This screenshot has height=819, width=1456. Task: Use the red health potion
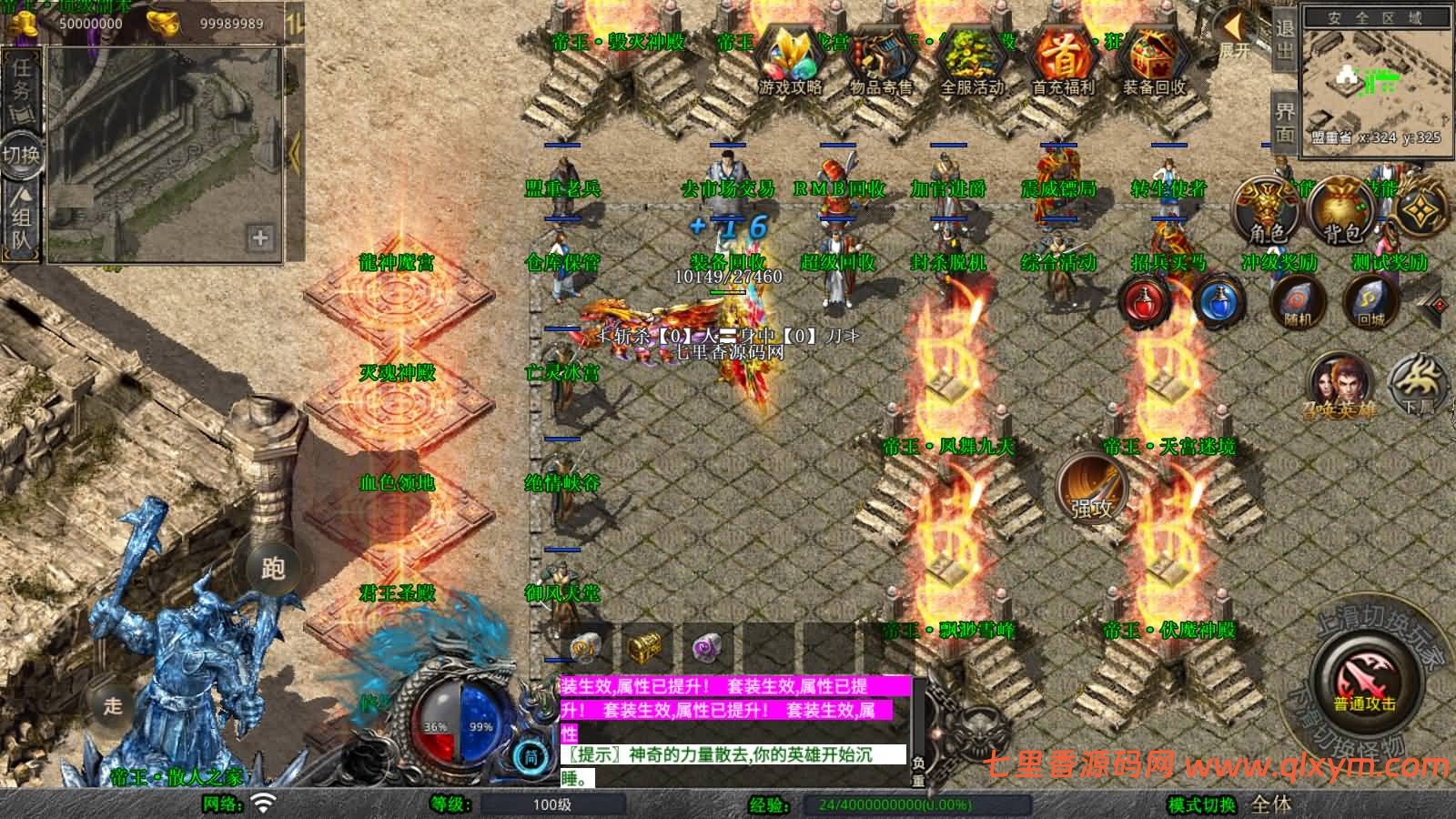(1146, 300)
